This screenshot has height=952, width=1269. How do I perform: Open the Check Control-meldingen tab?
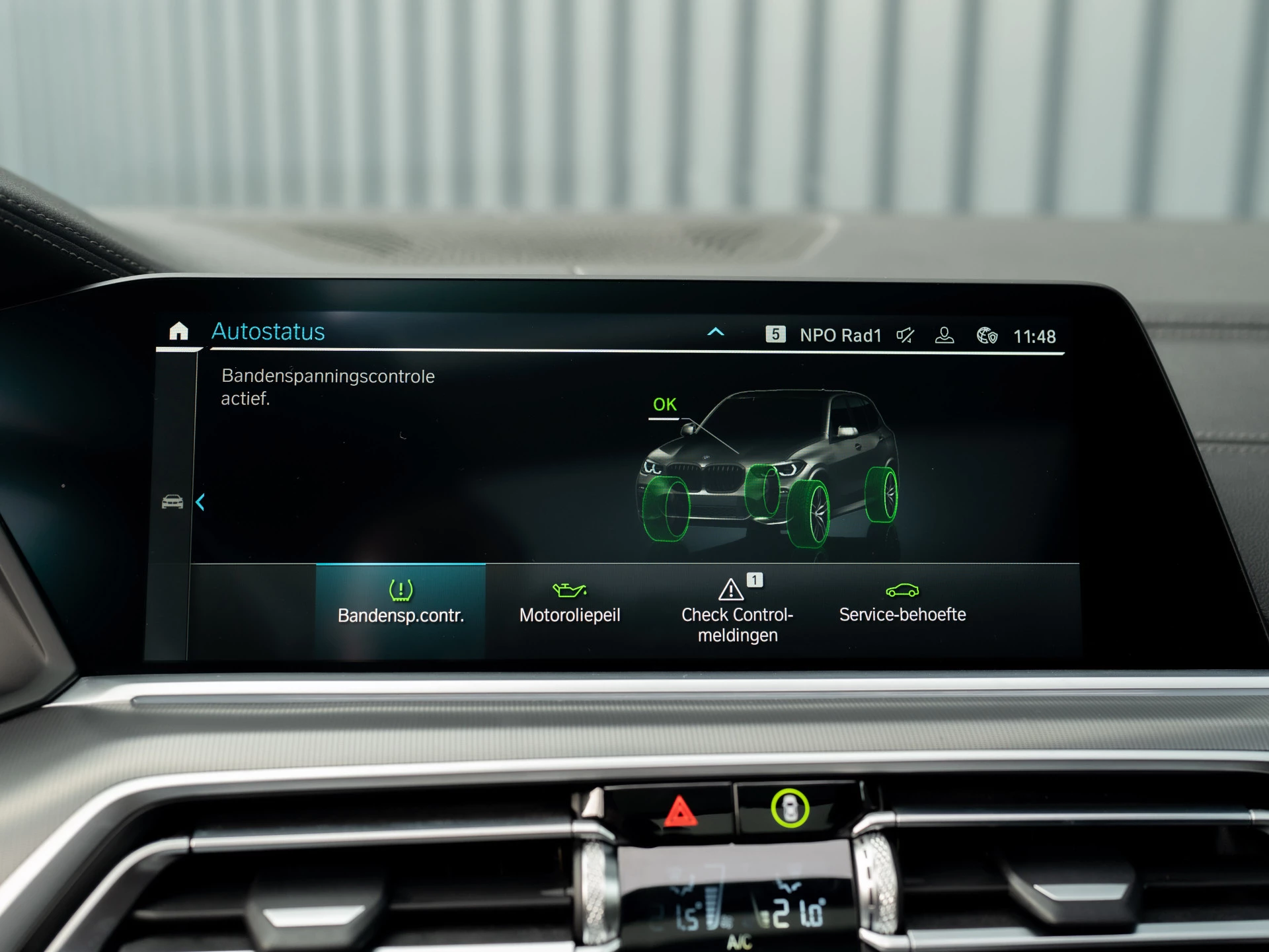[737, 624]
